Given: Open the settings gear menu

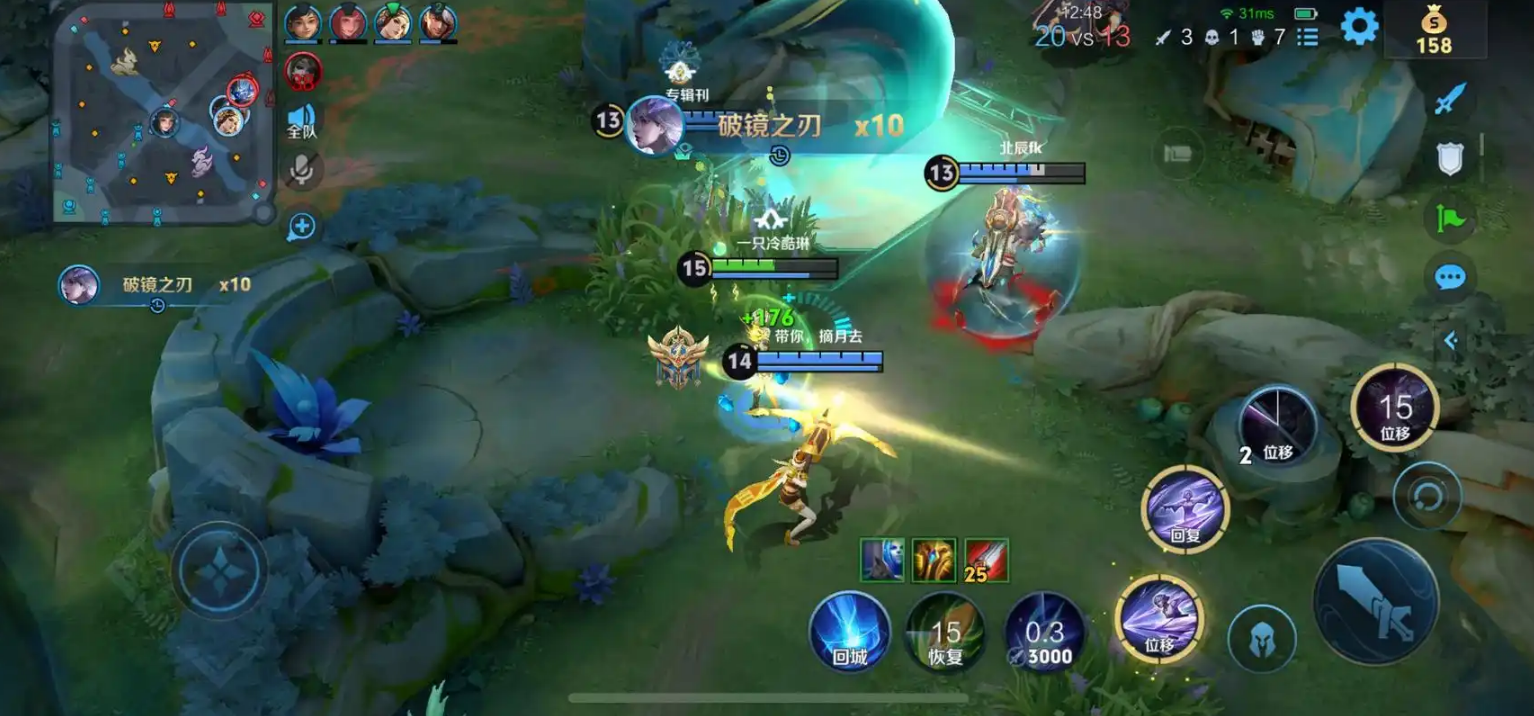Looking at the screenshot, I should [x=1359, y=27].
